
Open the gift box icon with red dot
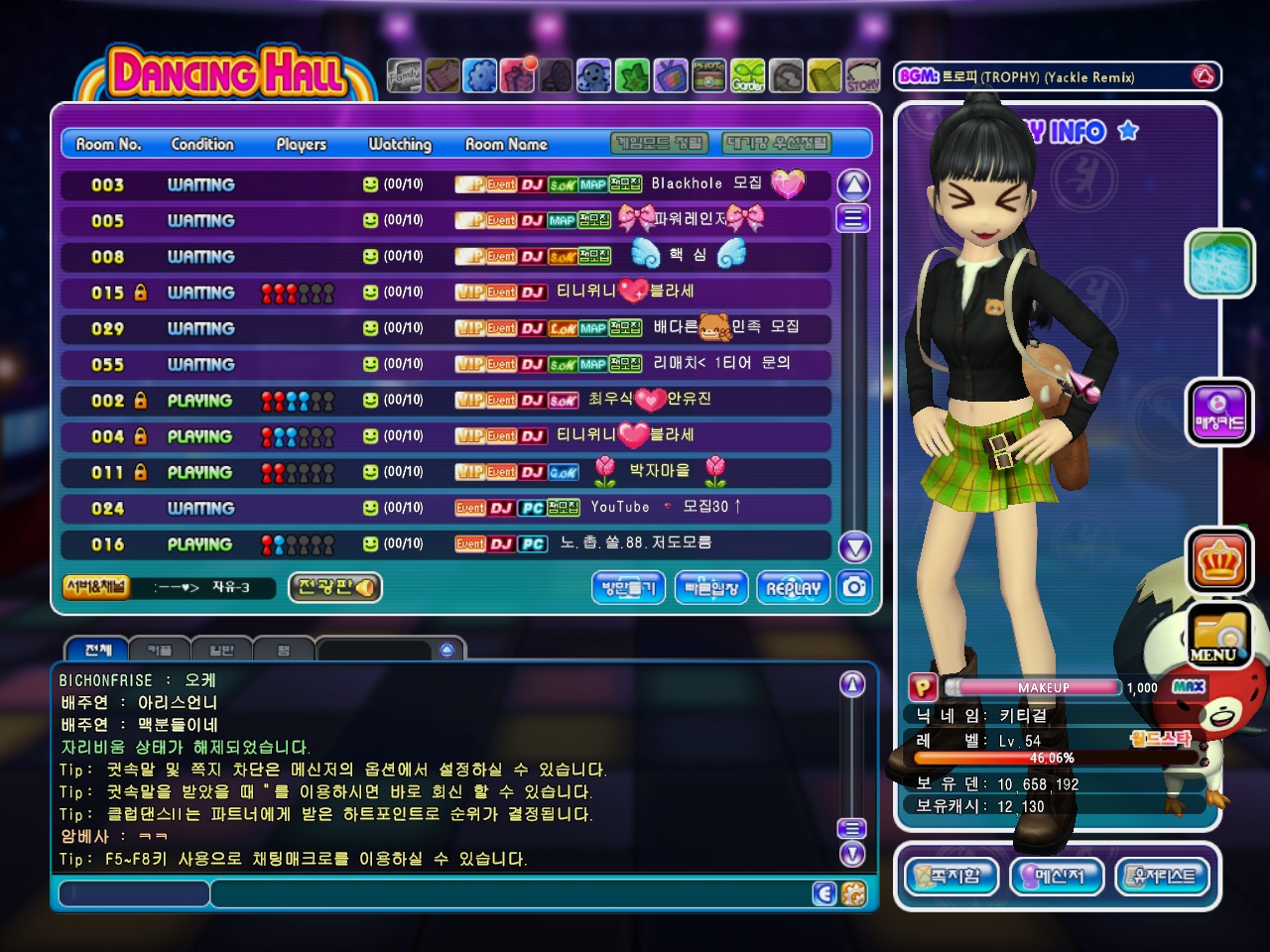[x=518, y=75]
